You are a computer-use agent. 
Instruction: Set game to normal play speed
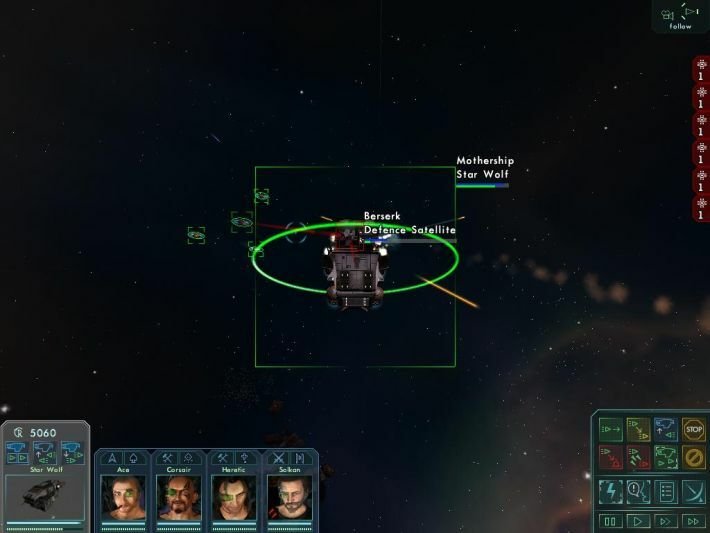[x=637, y=521]
